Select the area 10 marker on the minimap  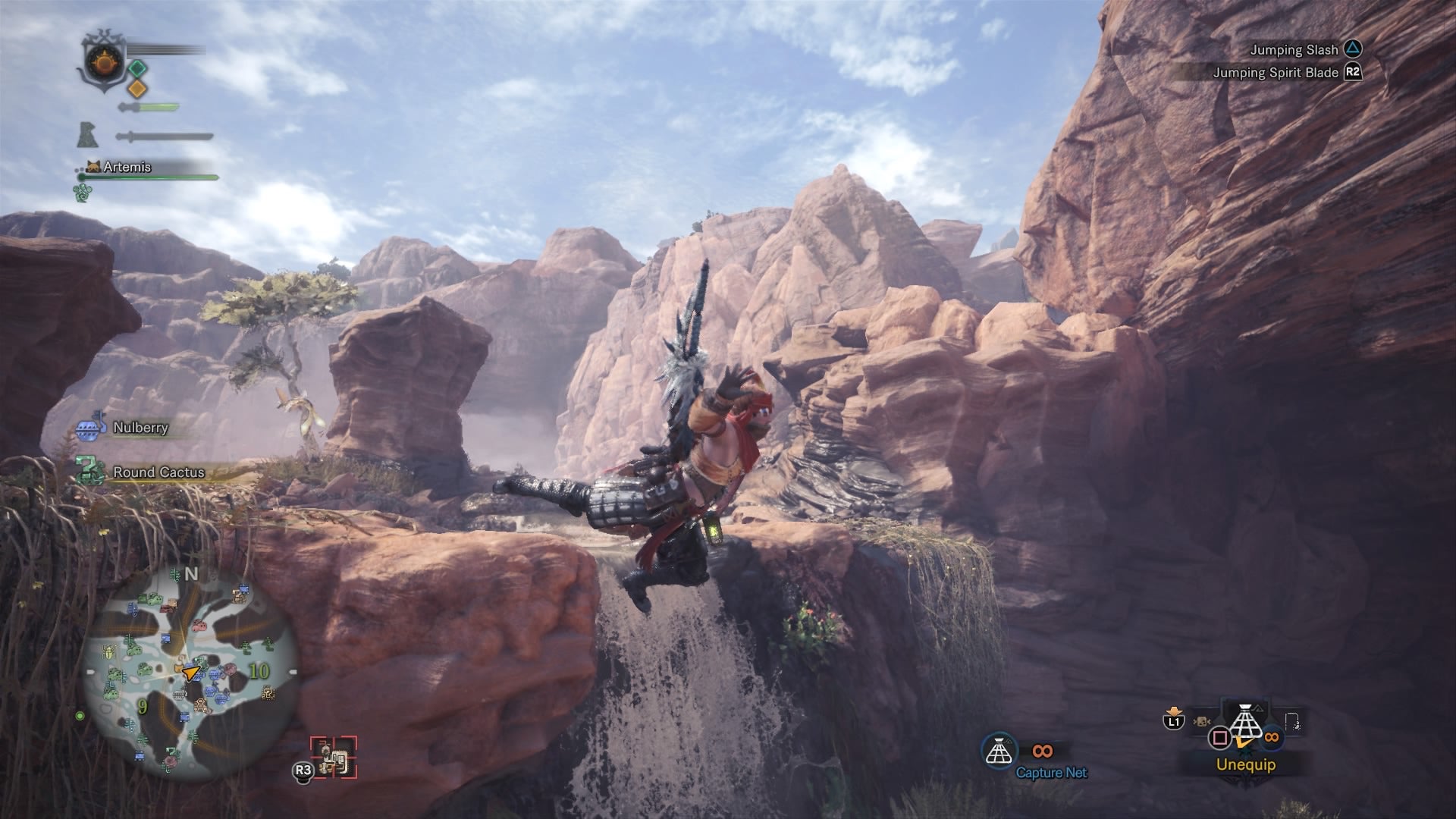(x=259, y=671)
